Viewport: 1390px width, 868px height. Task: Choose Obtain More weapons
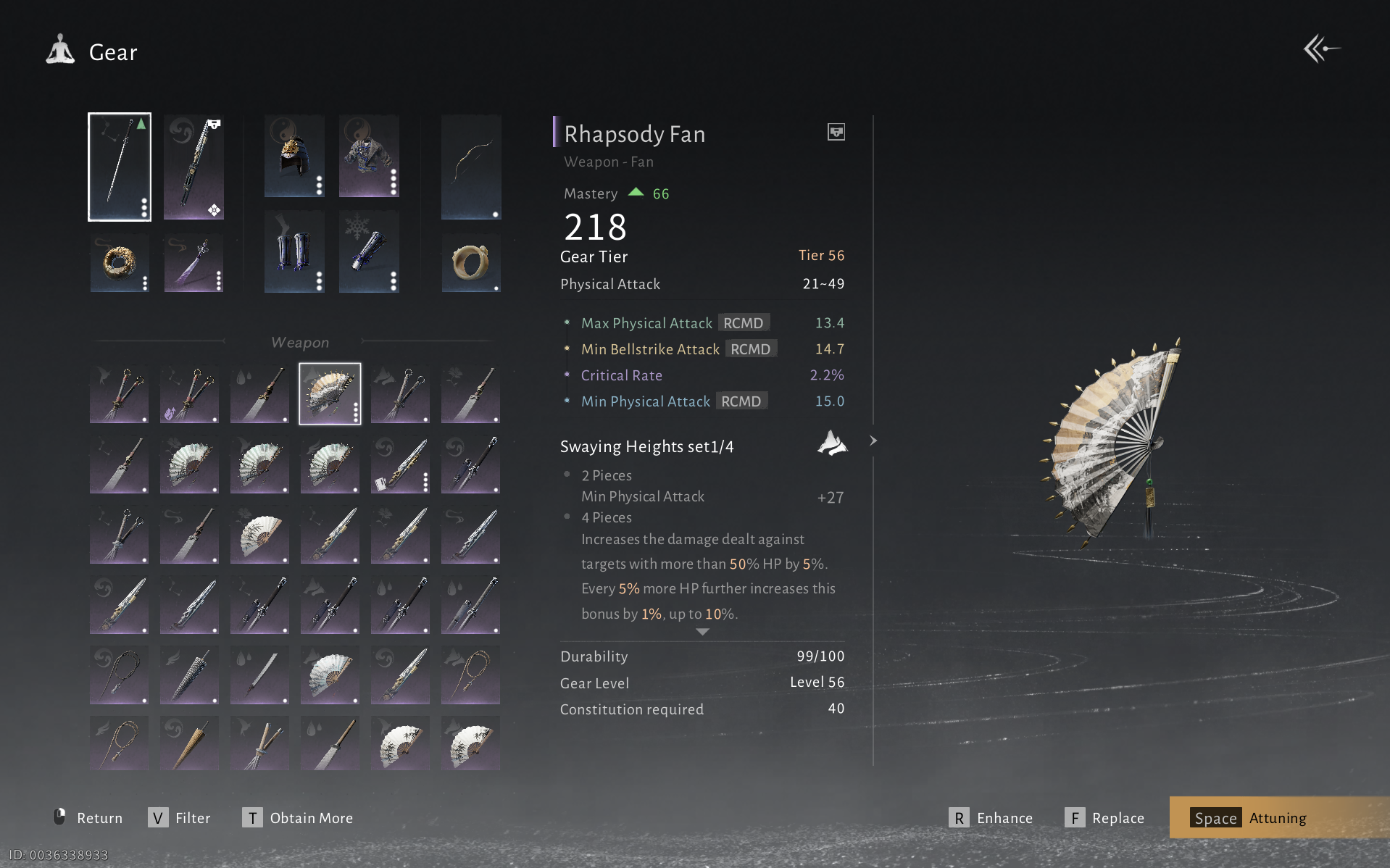pyautogui.click(x=298, y=818)
